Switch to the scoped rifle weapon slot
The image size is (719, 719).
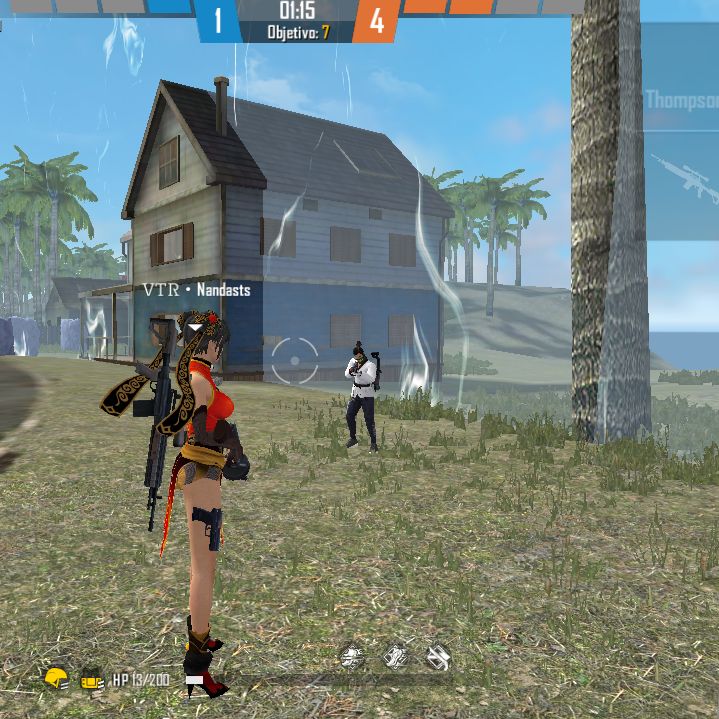click(684, 178)
